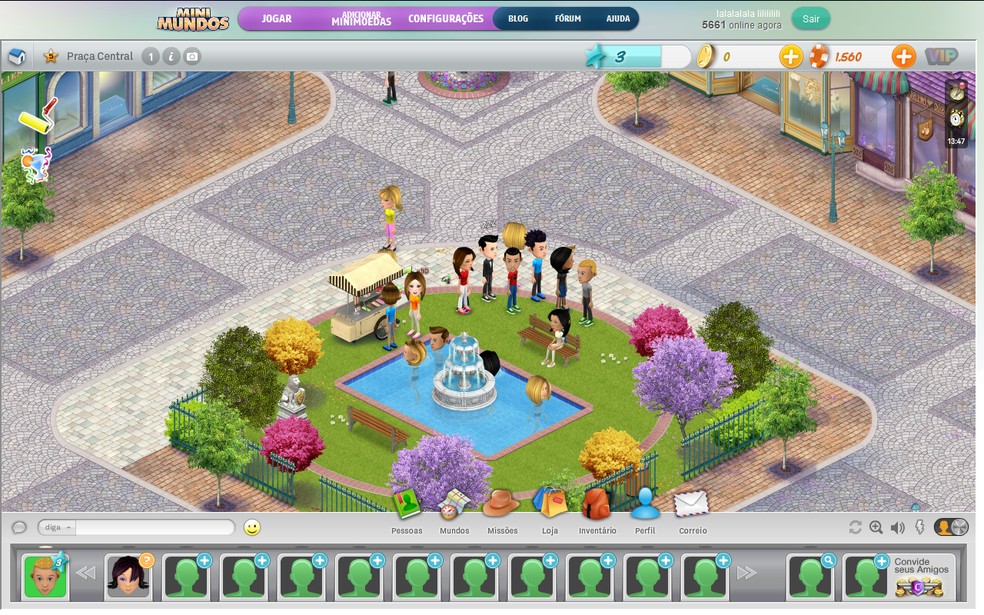This screenshot has width=984, height=615.
Task: Visit the Blog link
Action: tap(518, 19)
